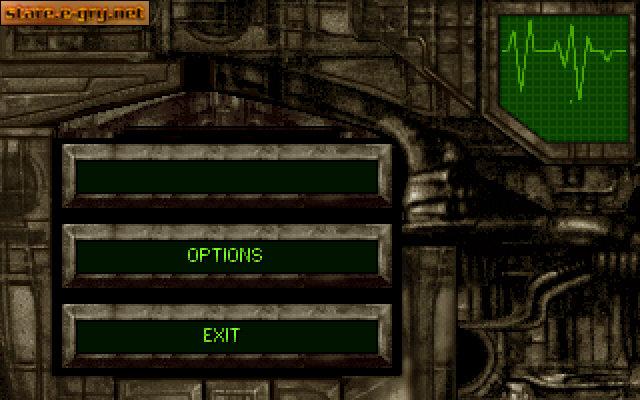Open the OPTIONS menu

225,255
